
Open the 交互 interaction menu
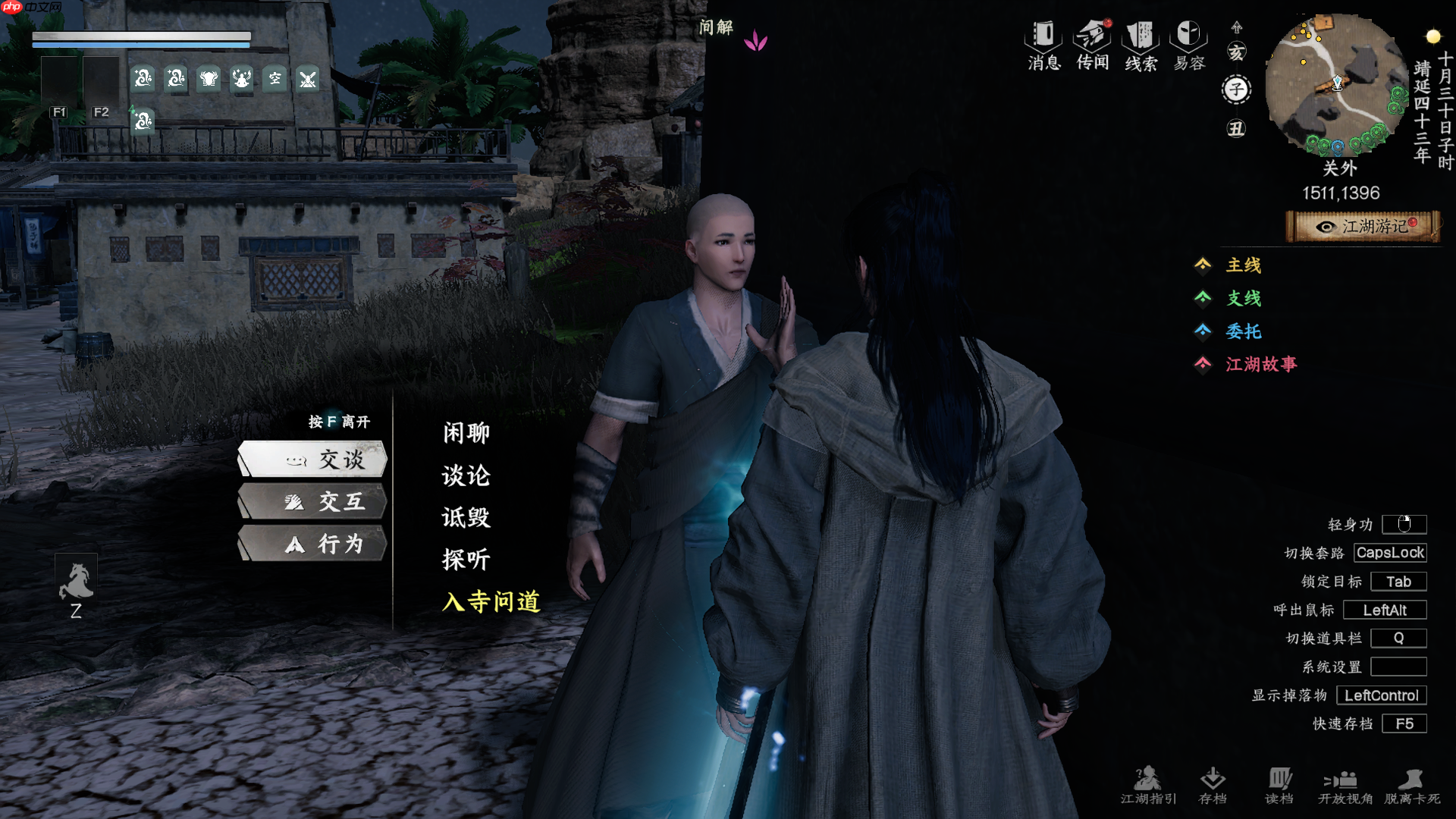point(313,502)
